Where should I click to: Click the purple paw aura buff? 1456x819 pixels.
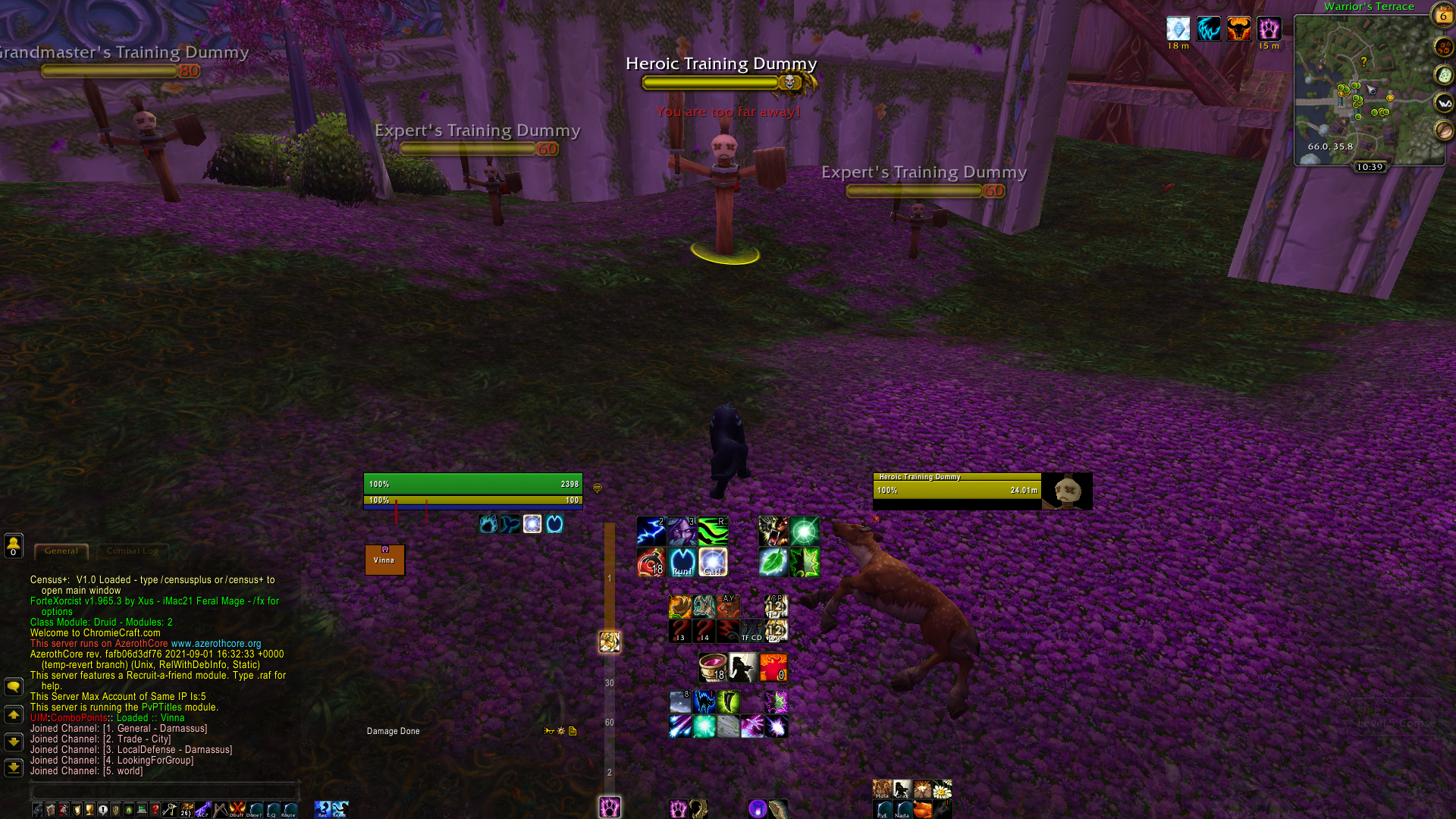[x=1269, y=29]
